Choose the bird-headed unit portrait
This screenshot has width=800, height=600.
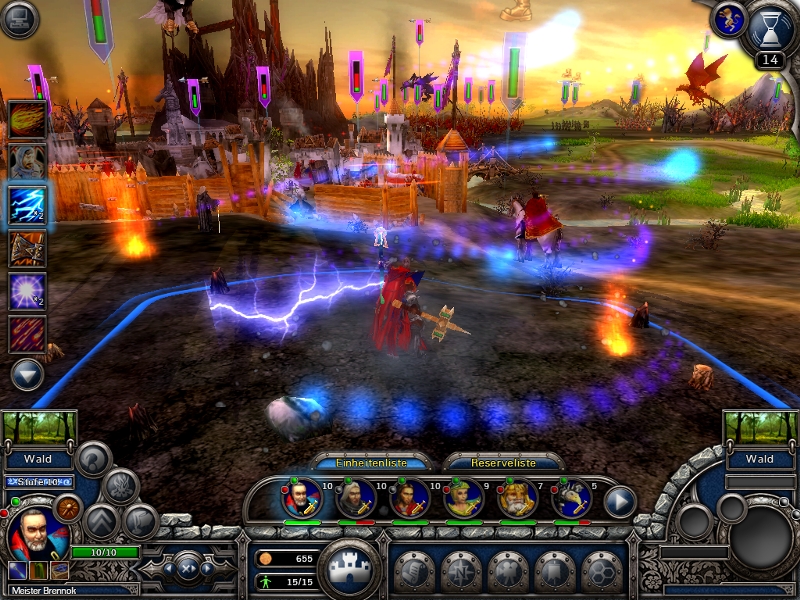[571, 498]
